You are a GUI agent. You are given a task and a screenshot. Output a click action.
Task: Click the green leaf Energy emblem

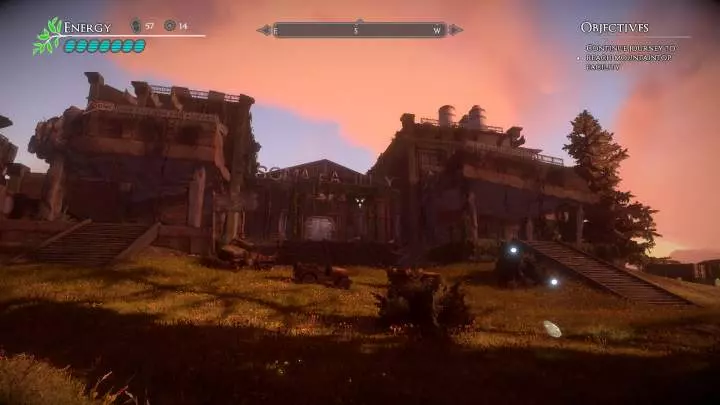[46, 36]
